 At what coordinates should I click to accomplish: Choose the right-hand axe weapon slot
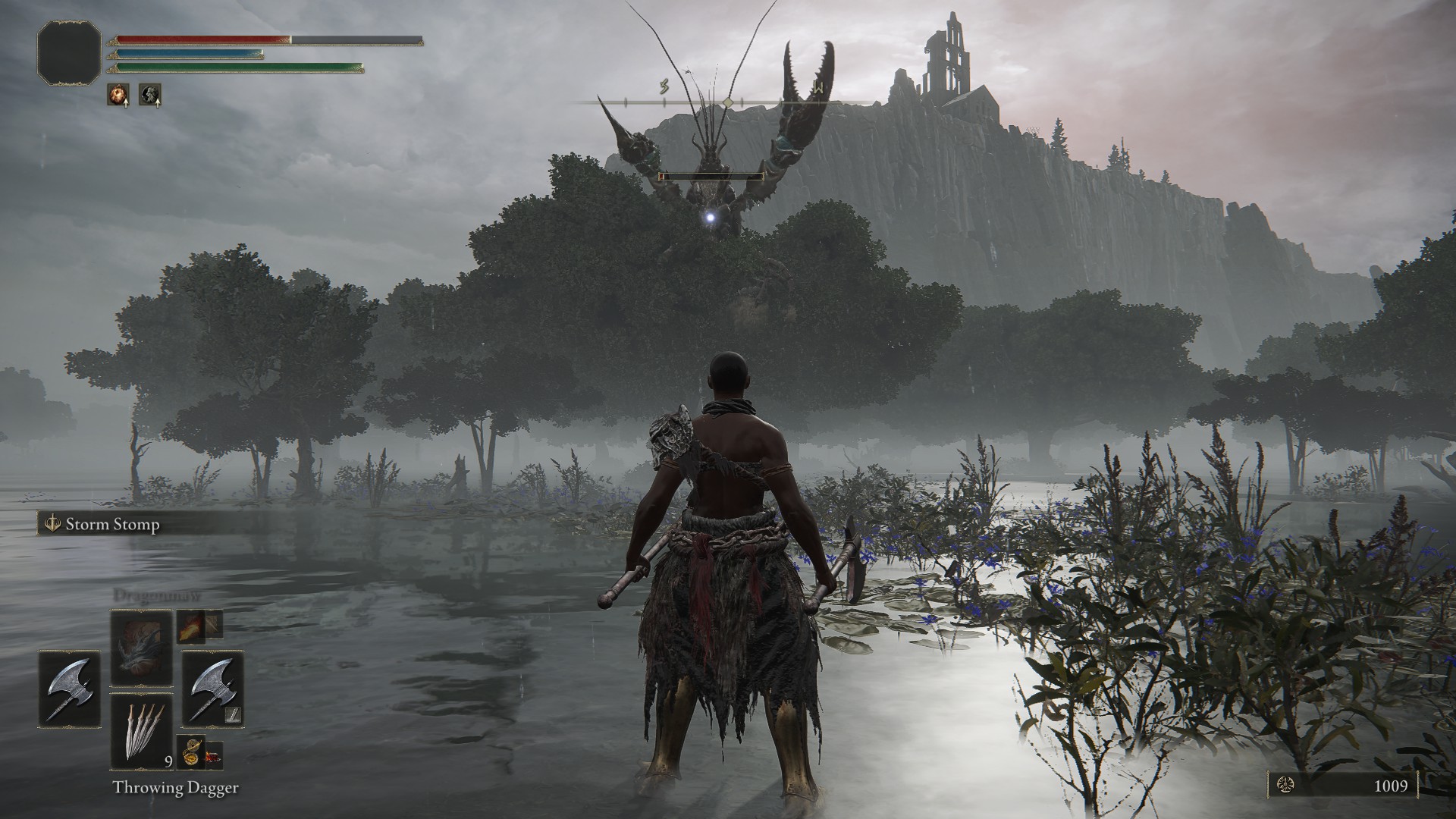[212, 688]
